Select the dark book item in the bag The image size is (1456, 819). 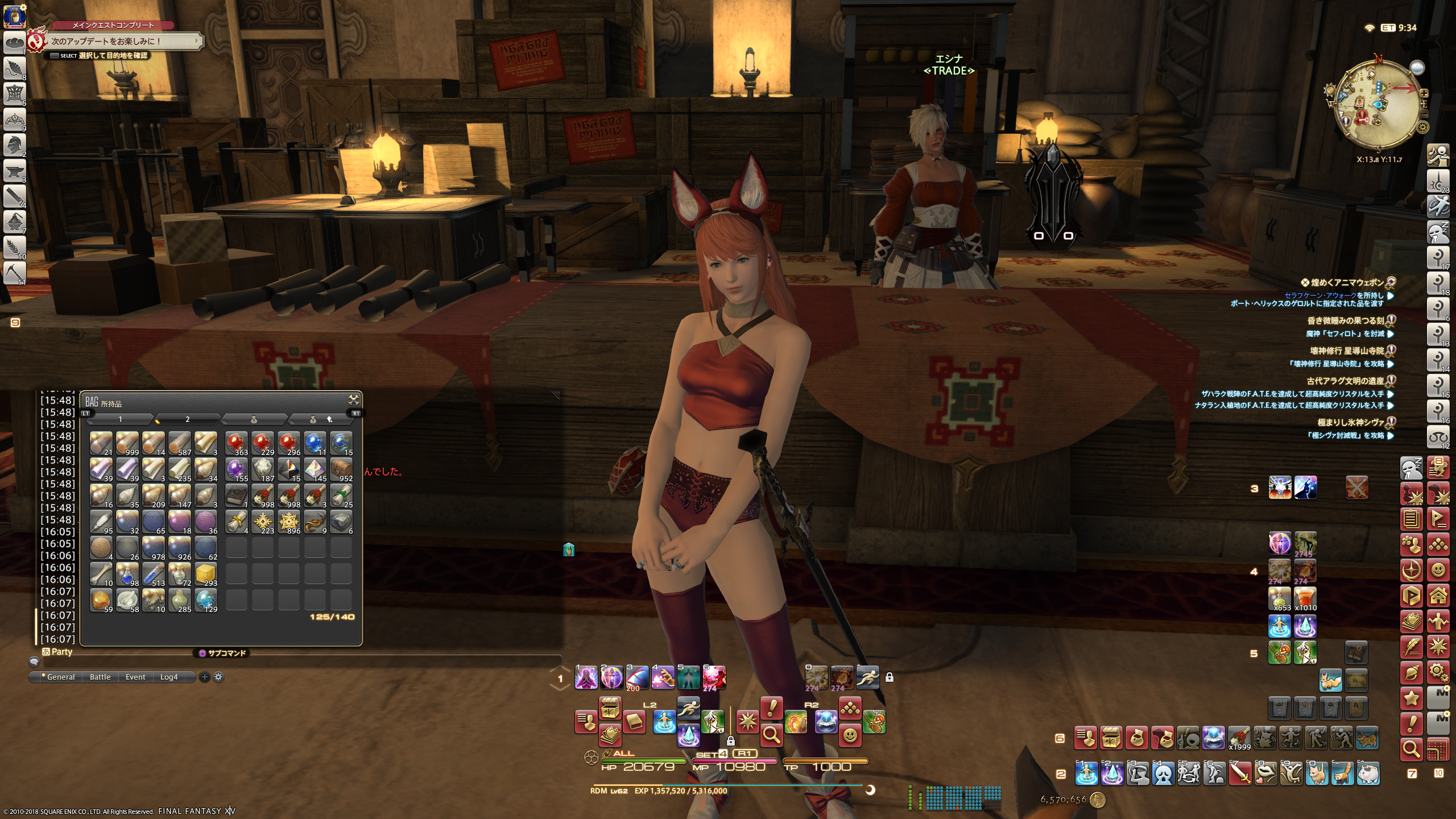pyautogui.click(x=236, y=496)
